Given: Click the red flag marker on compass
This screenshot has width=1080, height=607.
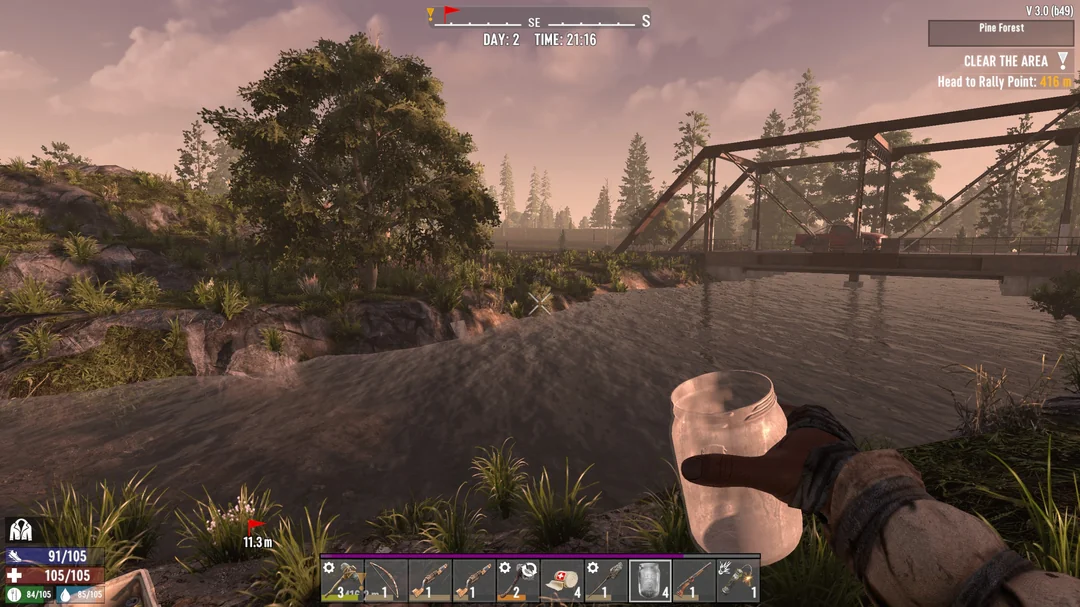Looking at the screenshot, I should click(x=451, y=14).
